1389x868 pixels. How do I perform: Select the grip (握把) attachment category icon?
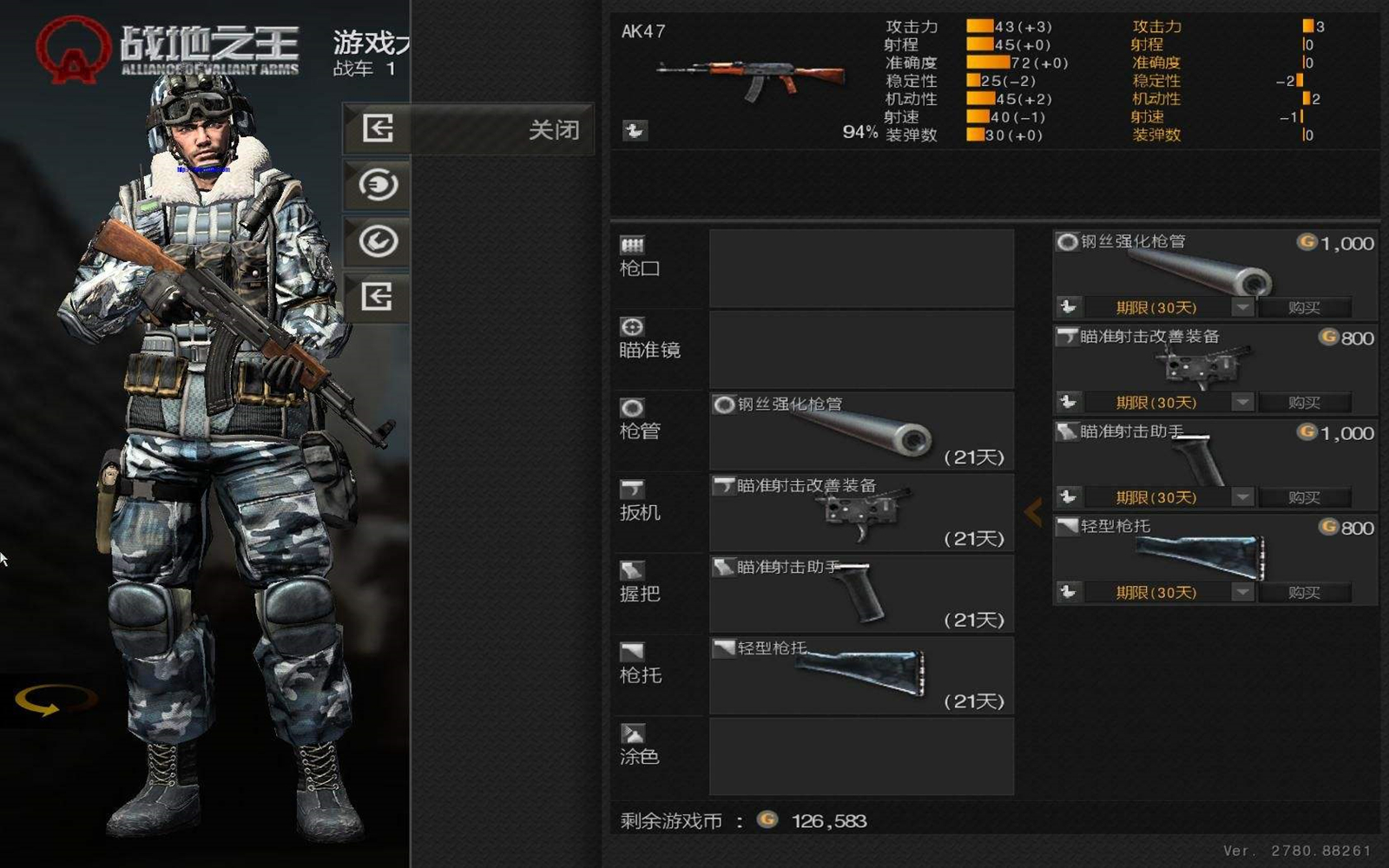[632, 568]
